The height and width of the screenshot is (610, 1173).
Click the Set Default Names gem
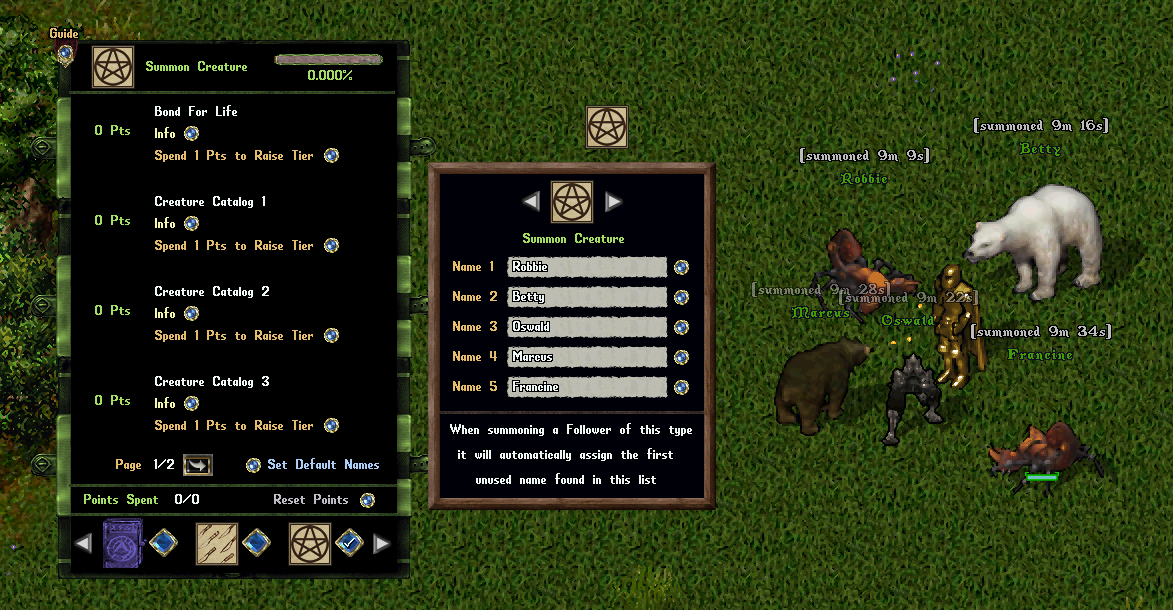(253, 465)
